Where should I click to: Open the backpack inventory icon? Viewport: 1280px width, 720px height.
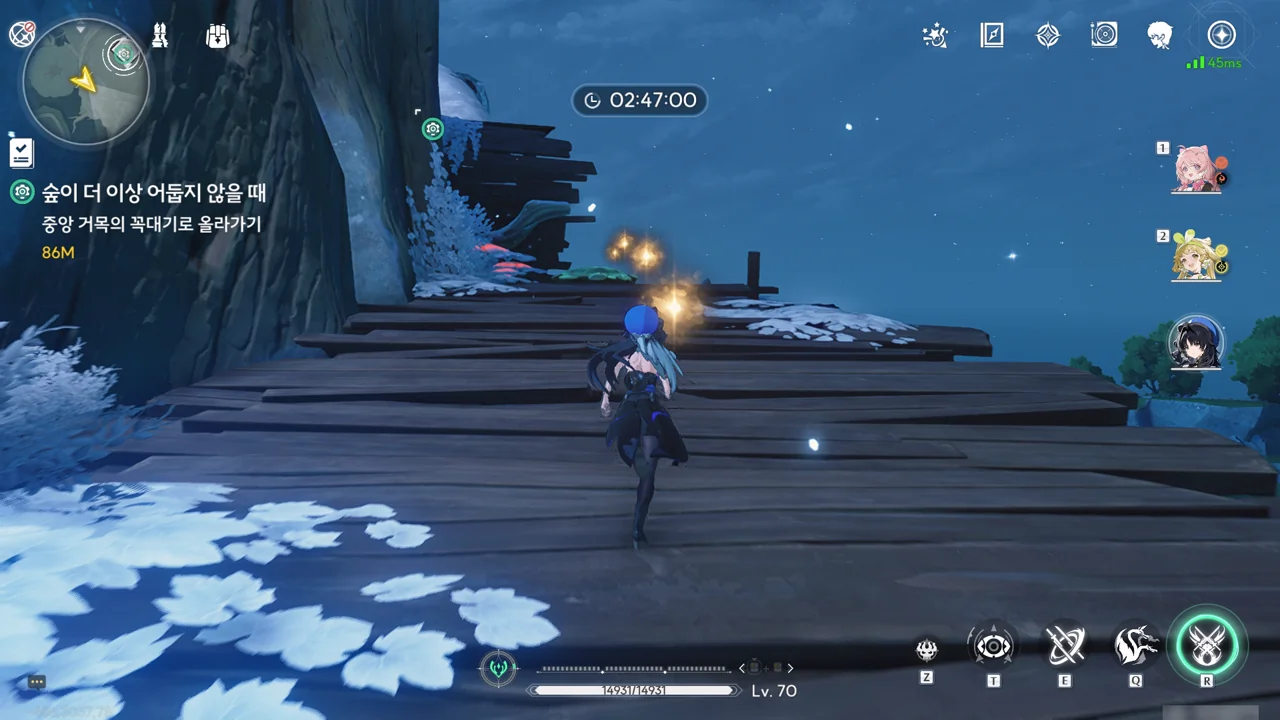[217, 36]
